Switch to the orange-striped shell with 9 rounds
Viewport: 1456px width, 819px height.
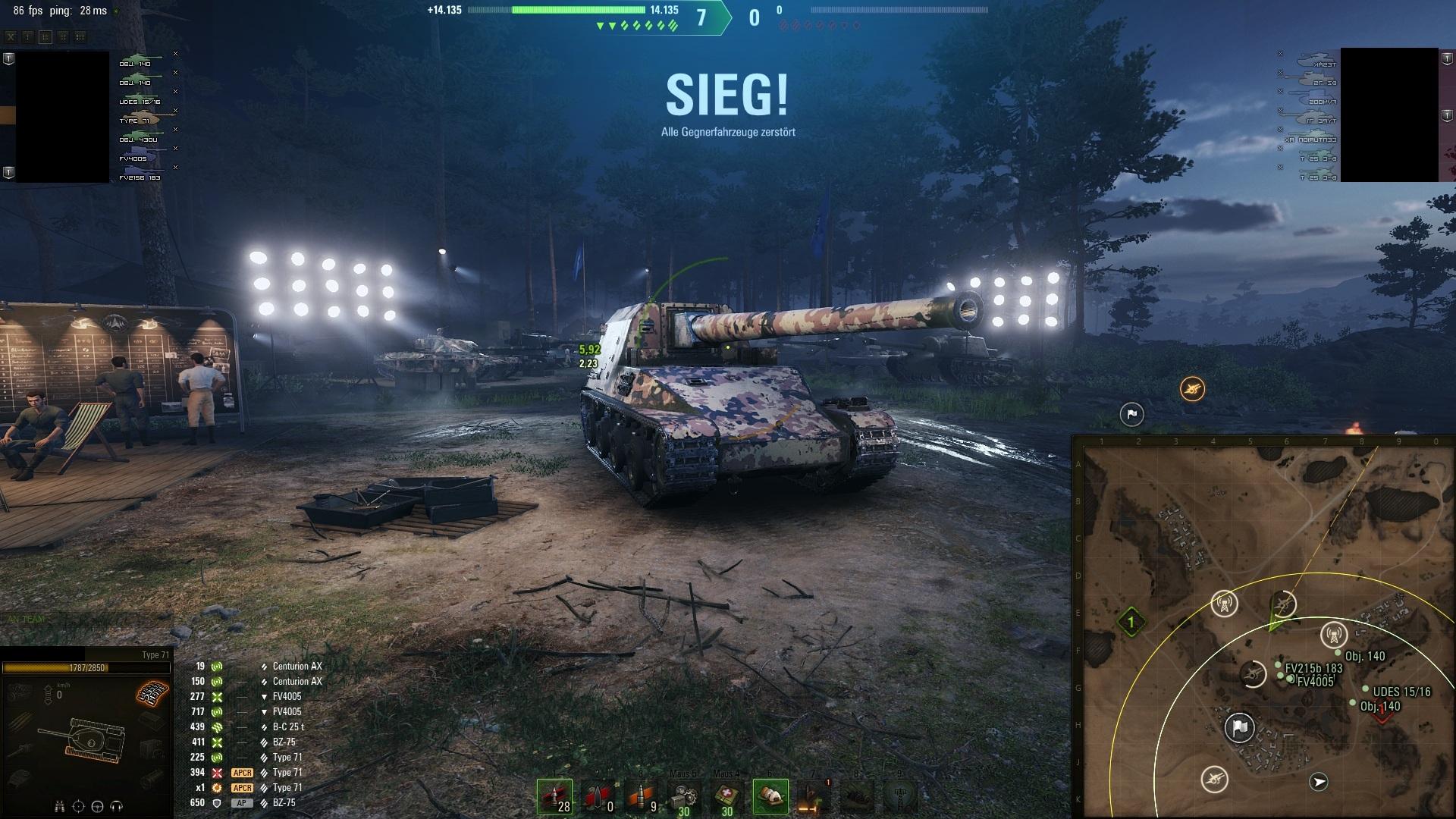tap(641, 797)
